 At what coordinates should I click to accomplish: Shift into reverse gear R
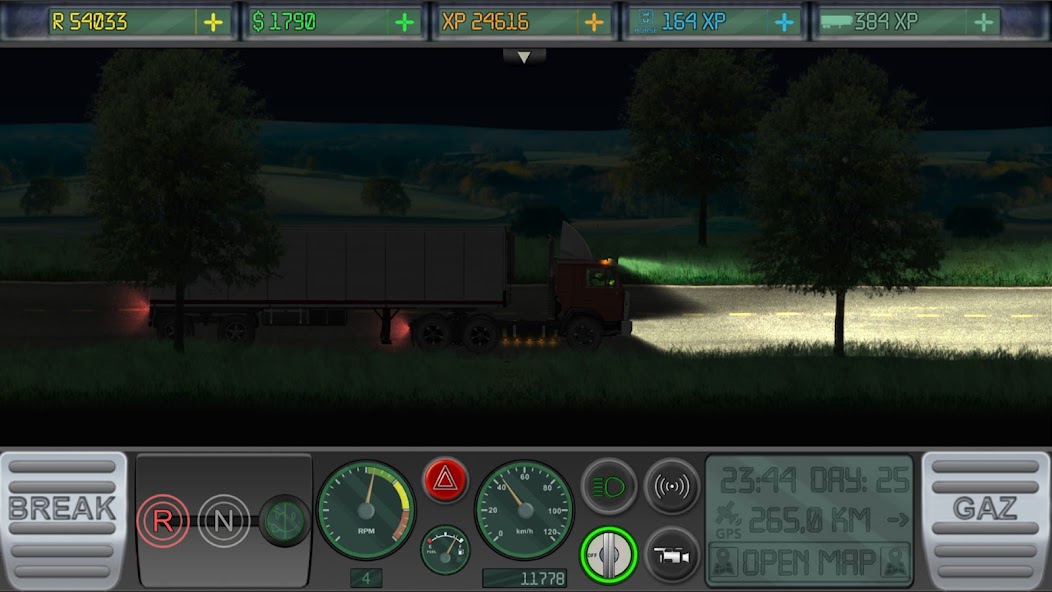pyautogui.click(x=162, y=520)
